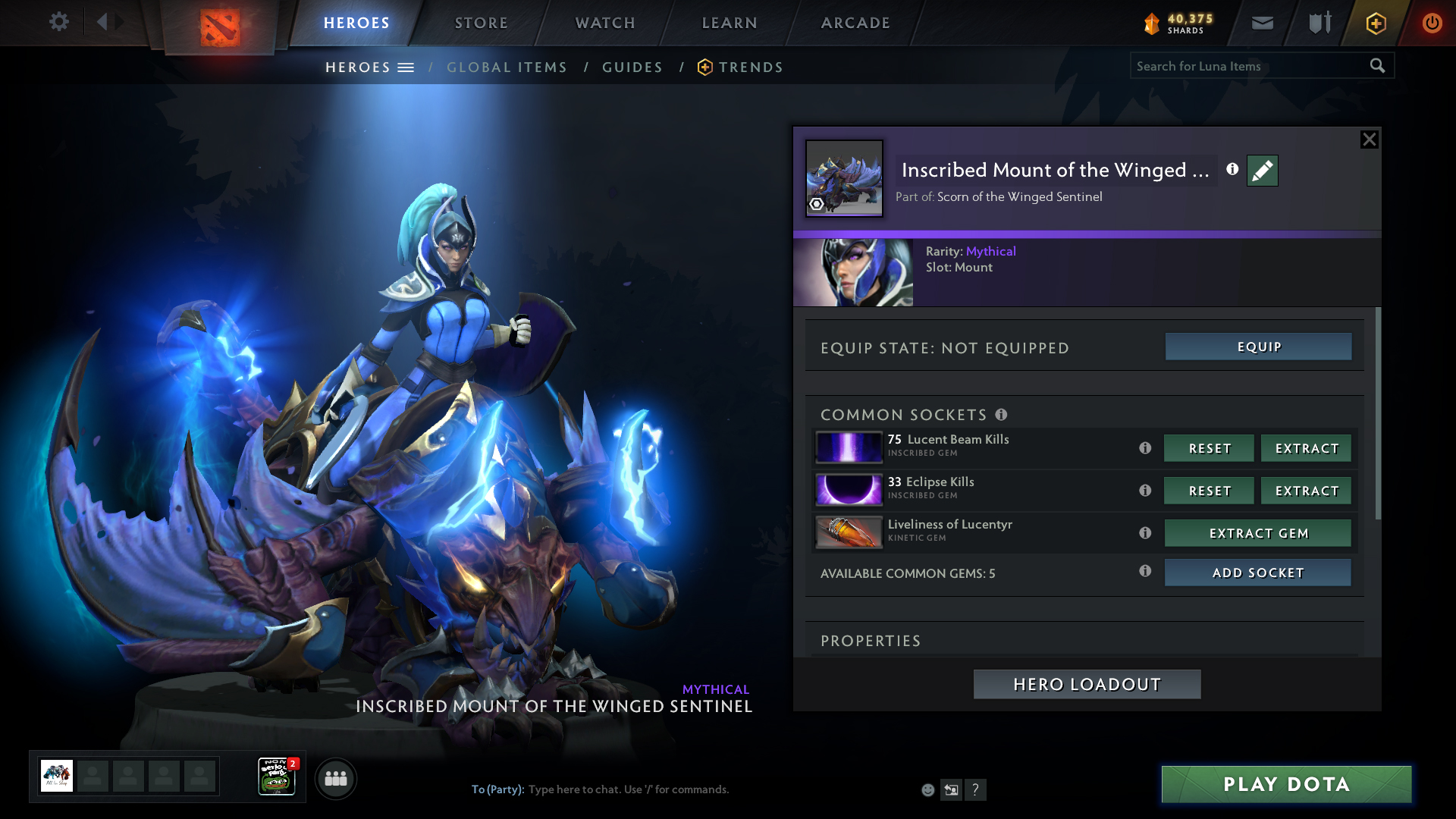The height and width of the screenshot is (819, 1456).
Task: Extract the Eclipse Kills gem
Action: tap(1306, 491)
